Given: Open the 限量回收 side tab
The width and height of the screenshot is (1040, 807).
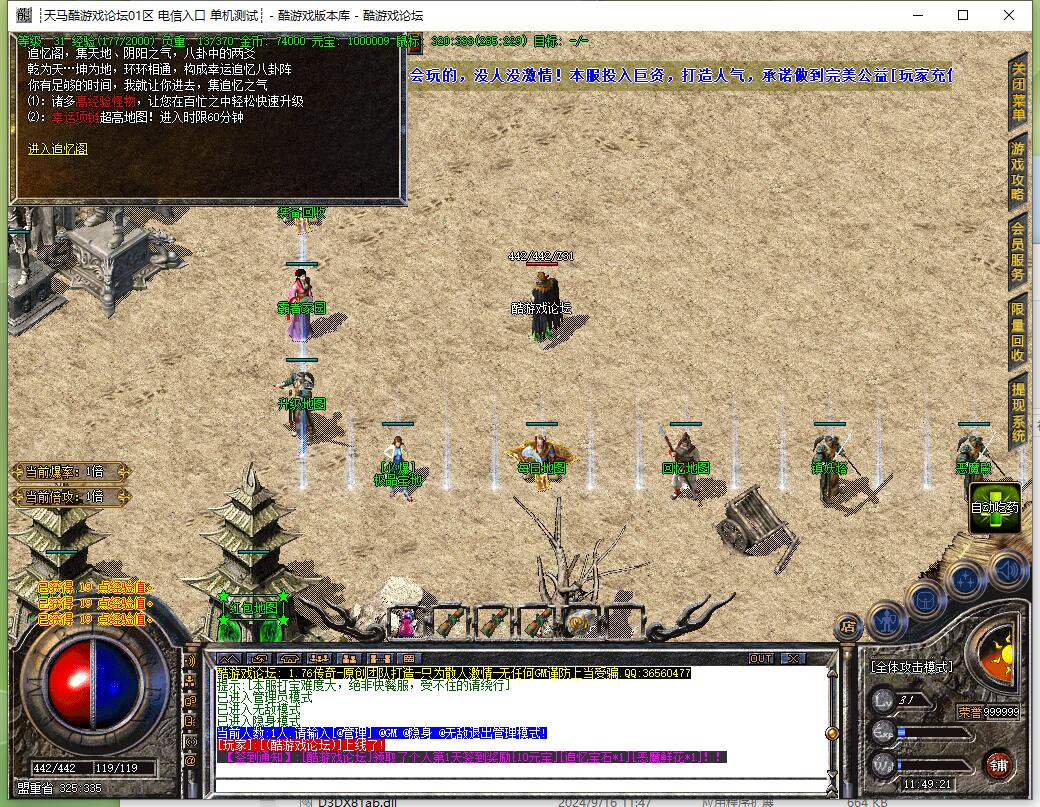Looking at the screenshot, I should [x=1018, y=332].
